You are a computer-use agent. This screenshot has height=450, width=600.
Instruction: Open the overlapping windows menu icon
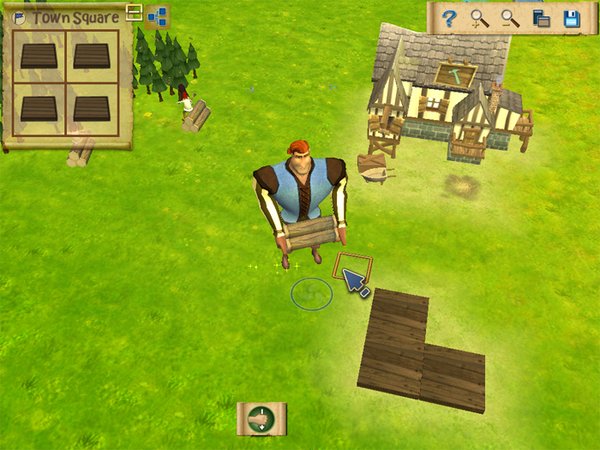coord(541,18)
